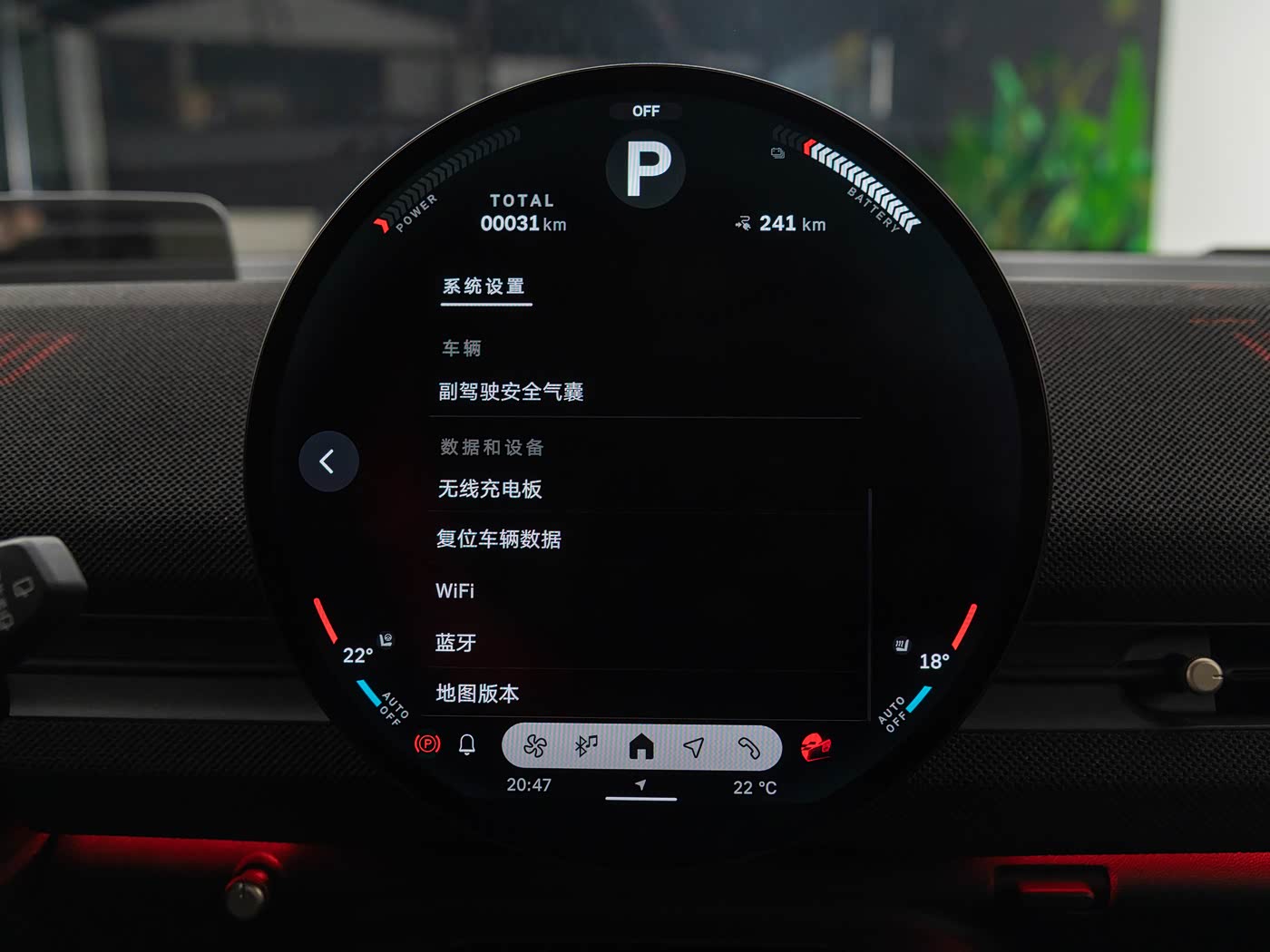Open WiFi settings
The image size is (1270, 952).
tap(455, 591)
